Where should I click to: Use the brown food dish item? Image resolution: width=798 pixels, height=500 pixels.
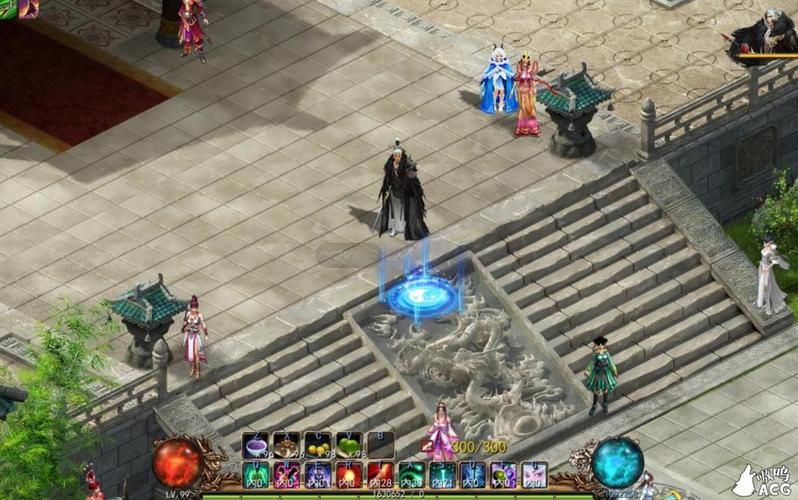click(287, 445)
